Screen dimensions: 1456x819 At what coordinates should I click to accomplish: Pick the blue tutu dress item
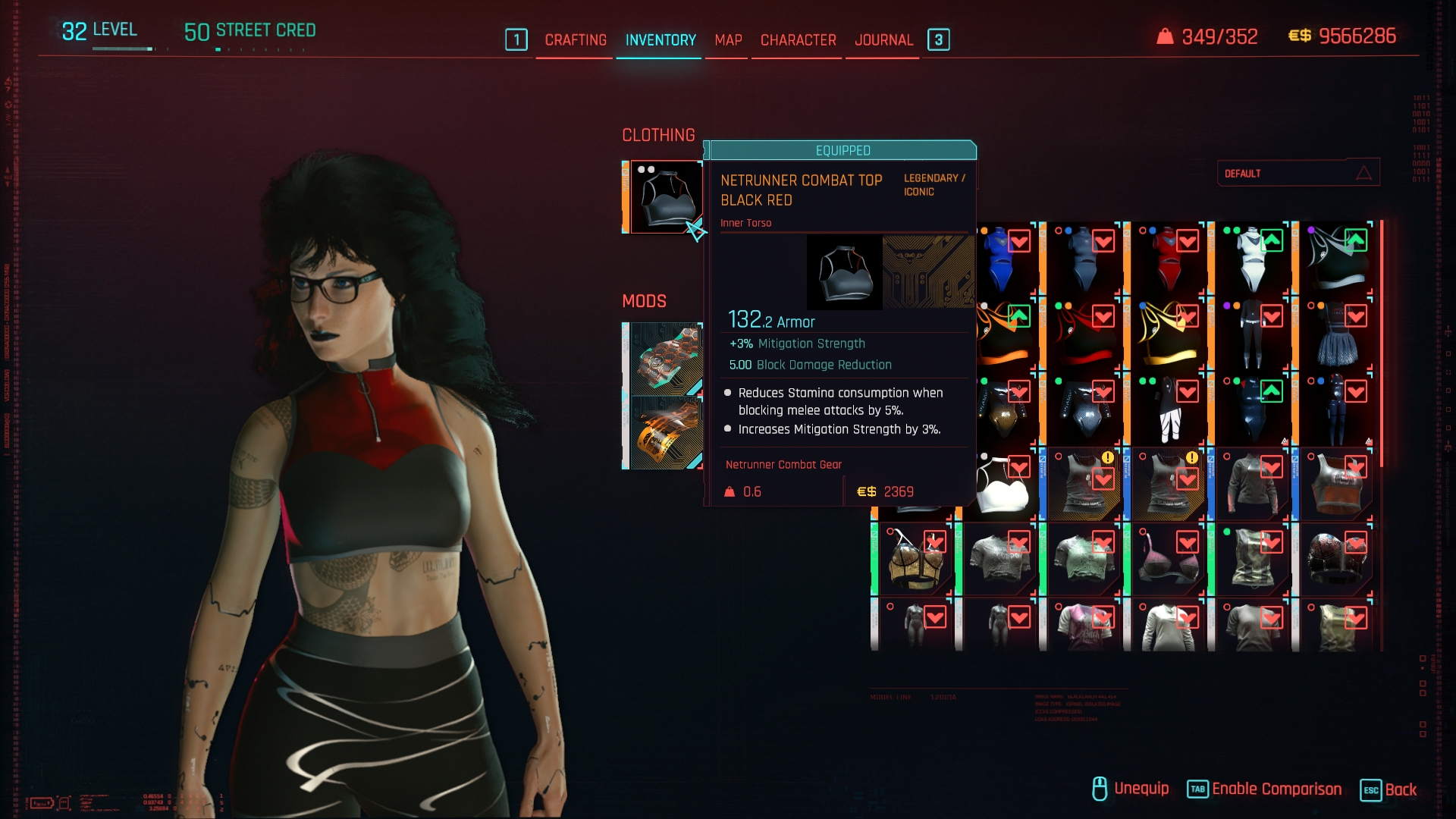coord(1336,334)
